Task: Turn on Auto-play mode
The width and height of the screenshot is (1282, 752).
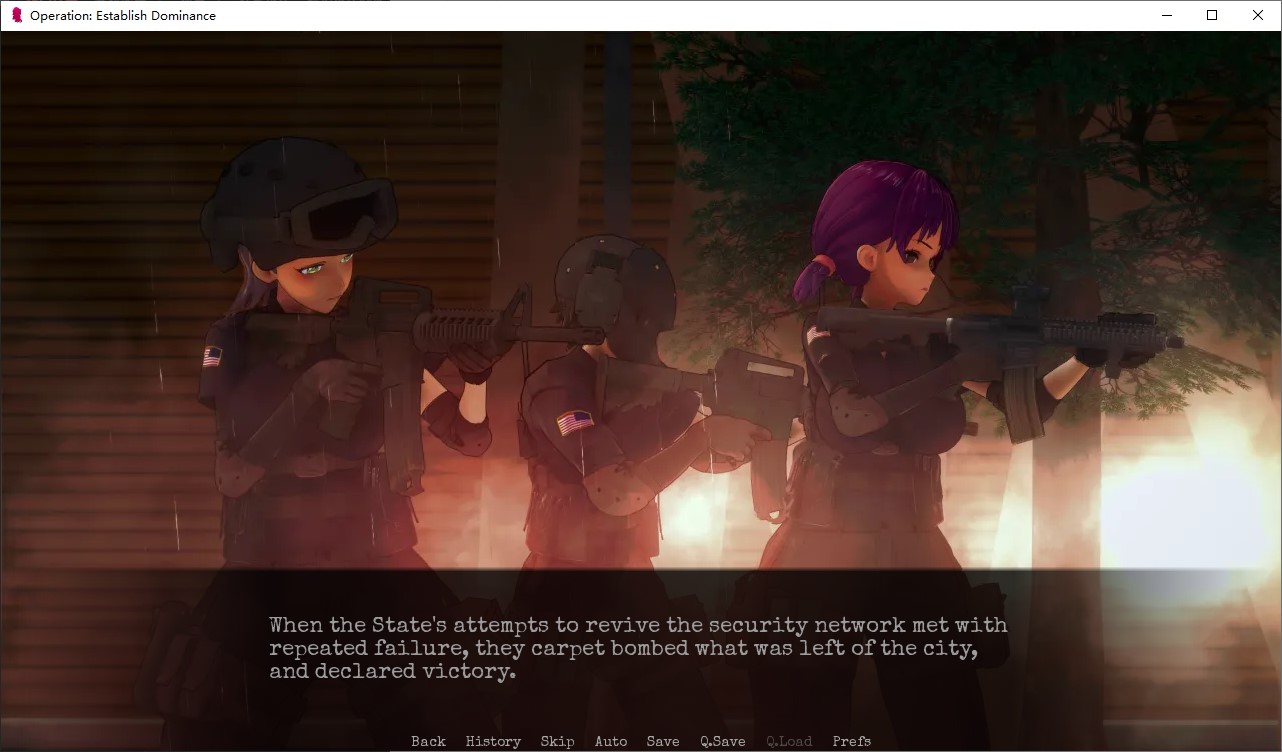Action: pos(610,741)
